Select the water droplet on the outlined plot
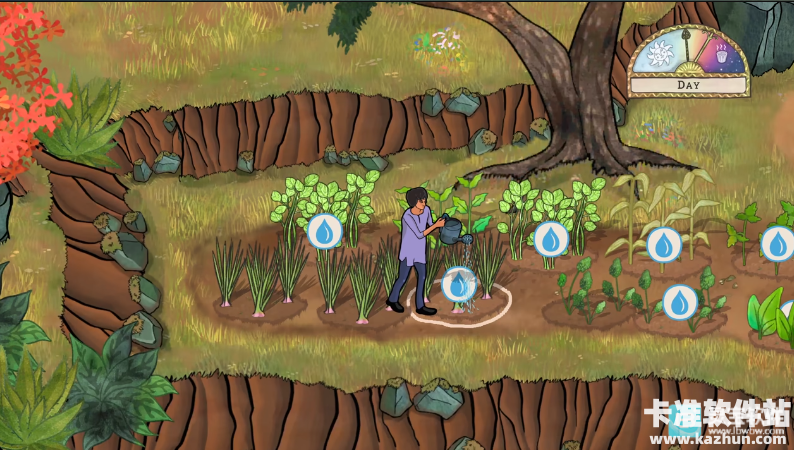This screenshot has height=450, width=794. [x=458, y=286]
